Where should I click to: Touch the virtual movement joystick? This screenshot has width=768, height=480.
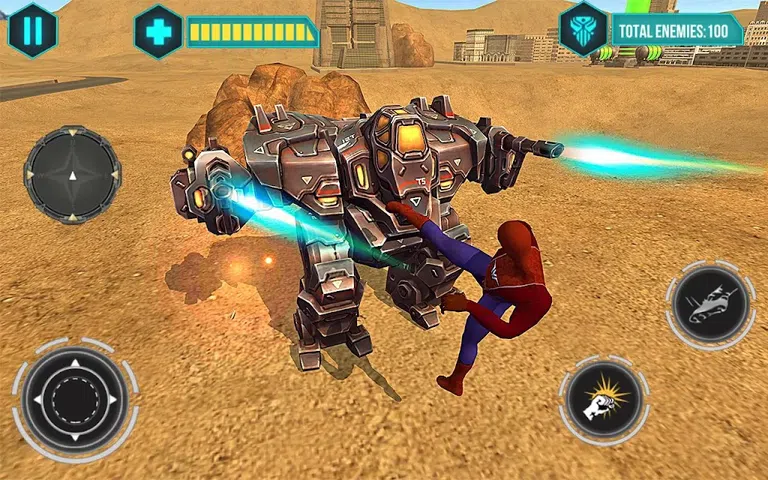[74, 399]
